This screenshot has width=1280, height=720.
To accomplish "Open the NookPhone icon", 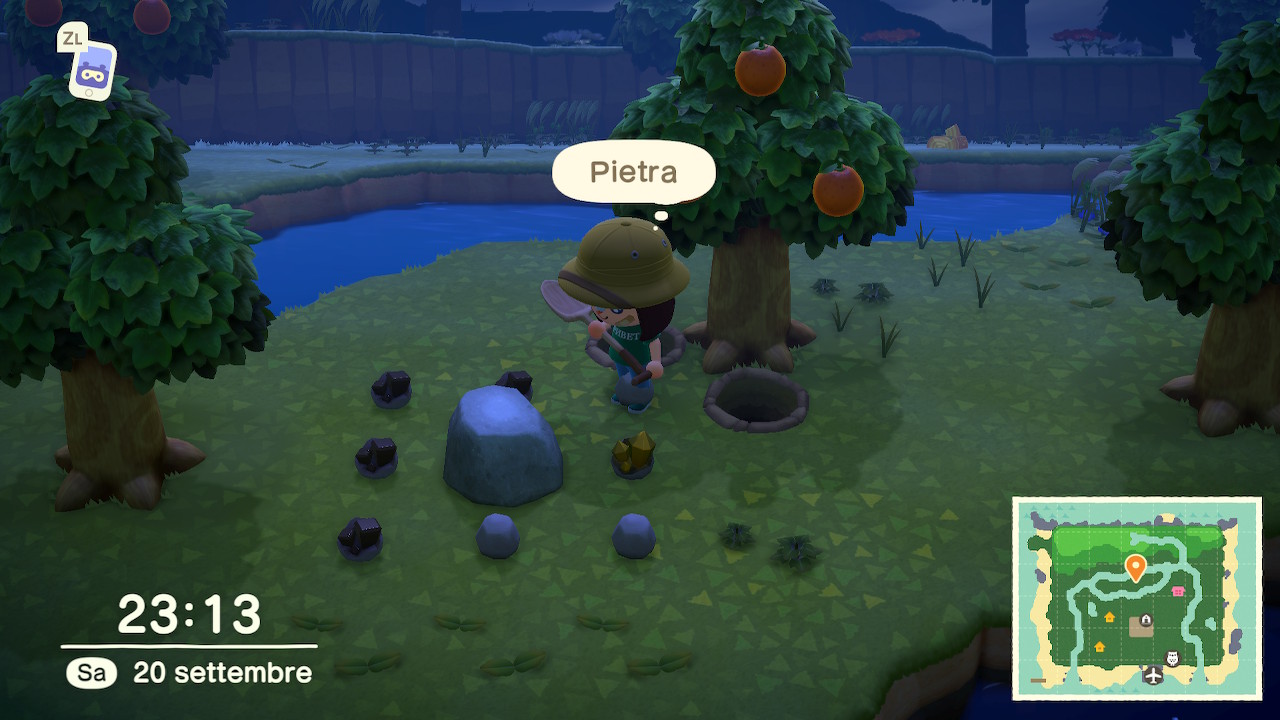I will click(x=93, y=70).
